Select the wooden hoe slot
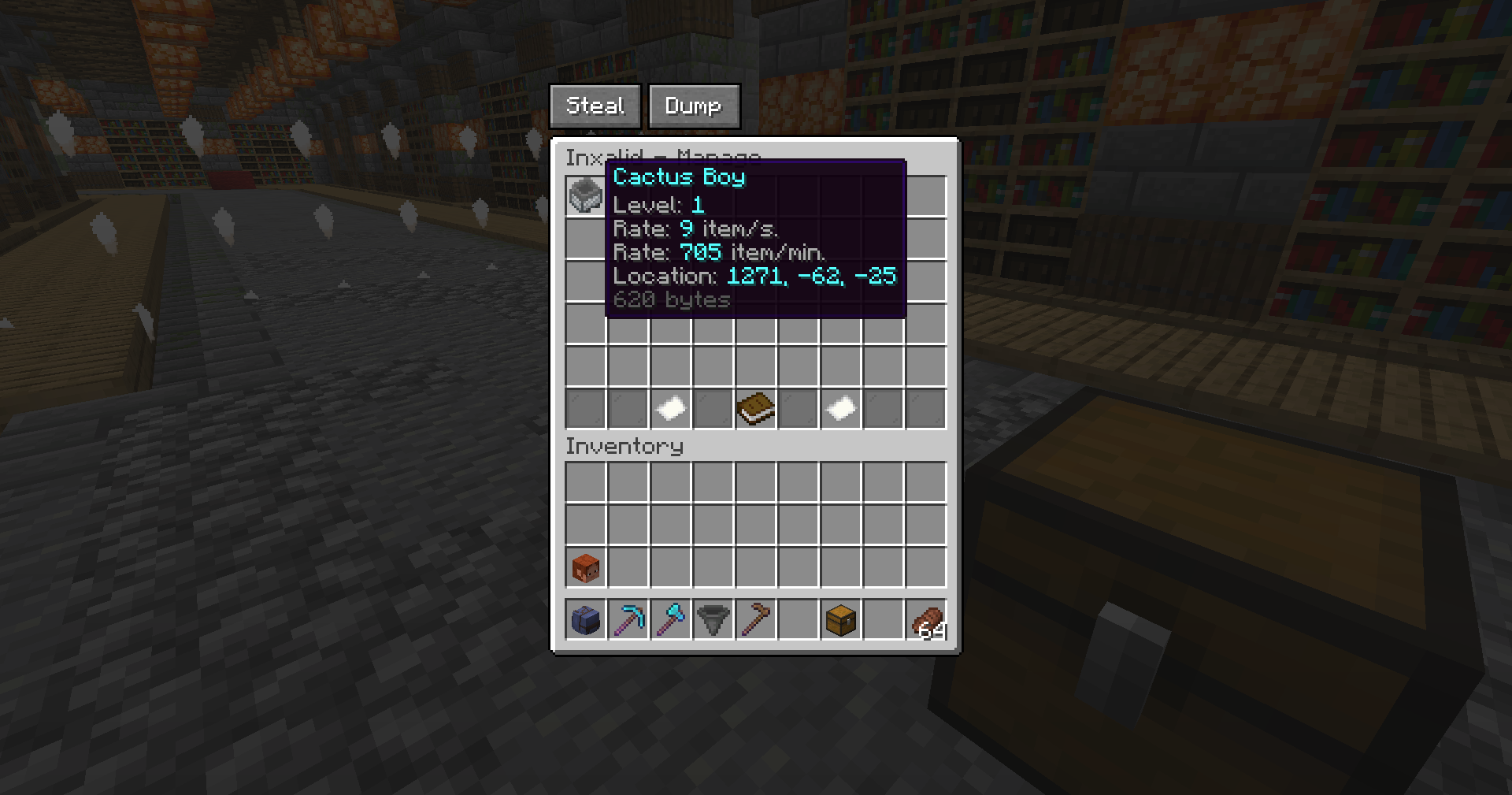 pyautogui.click(x=755, y=621)
